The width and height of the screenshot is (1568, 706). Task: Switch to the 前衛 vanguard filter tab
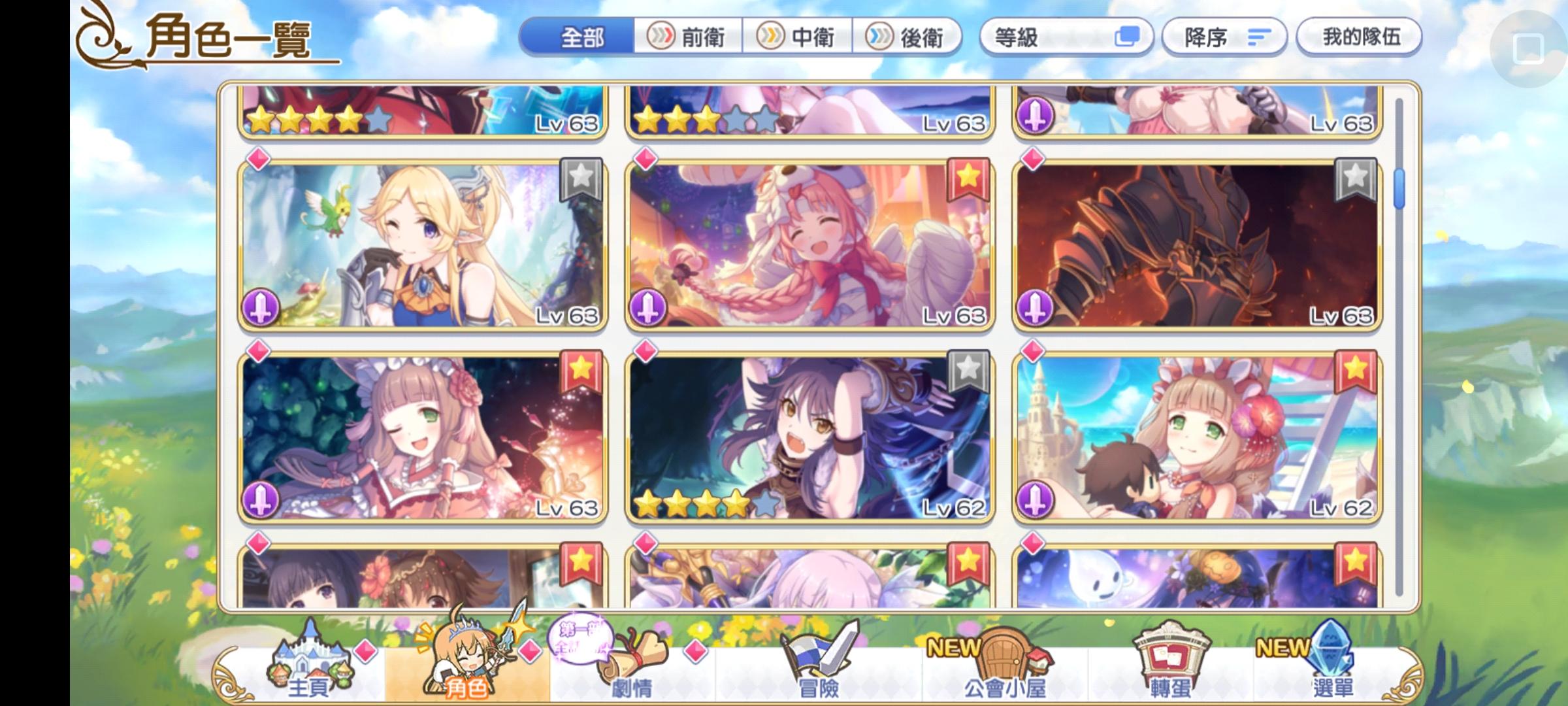click(x=688, y=37)
